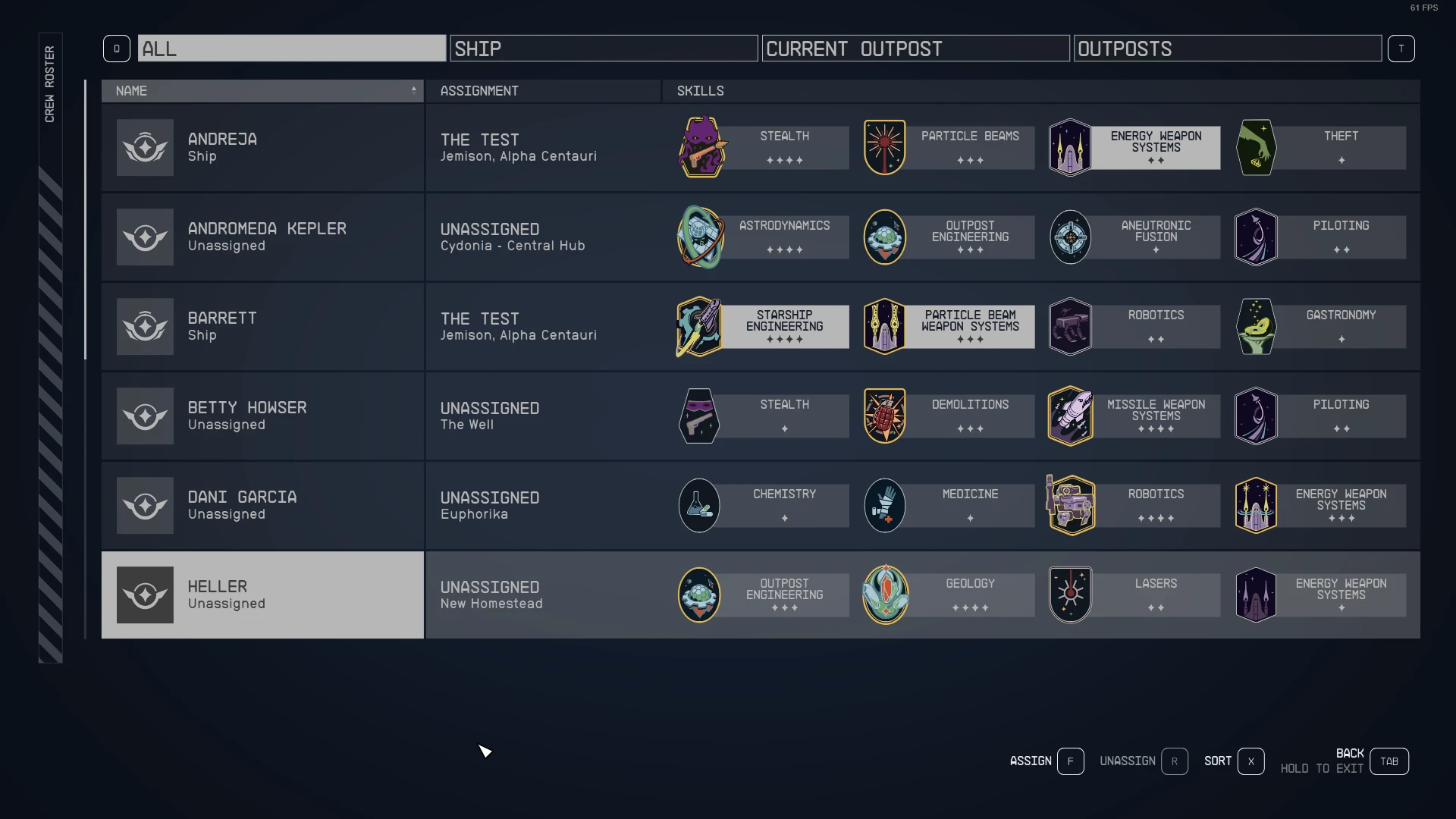Click Andreja's crew portrait emblem
This screenshot has height=819, width=1456.
point(145,147)
